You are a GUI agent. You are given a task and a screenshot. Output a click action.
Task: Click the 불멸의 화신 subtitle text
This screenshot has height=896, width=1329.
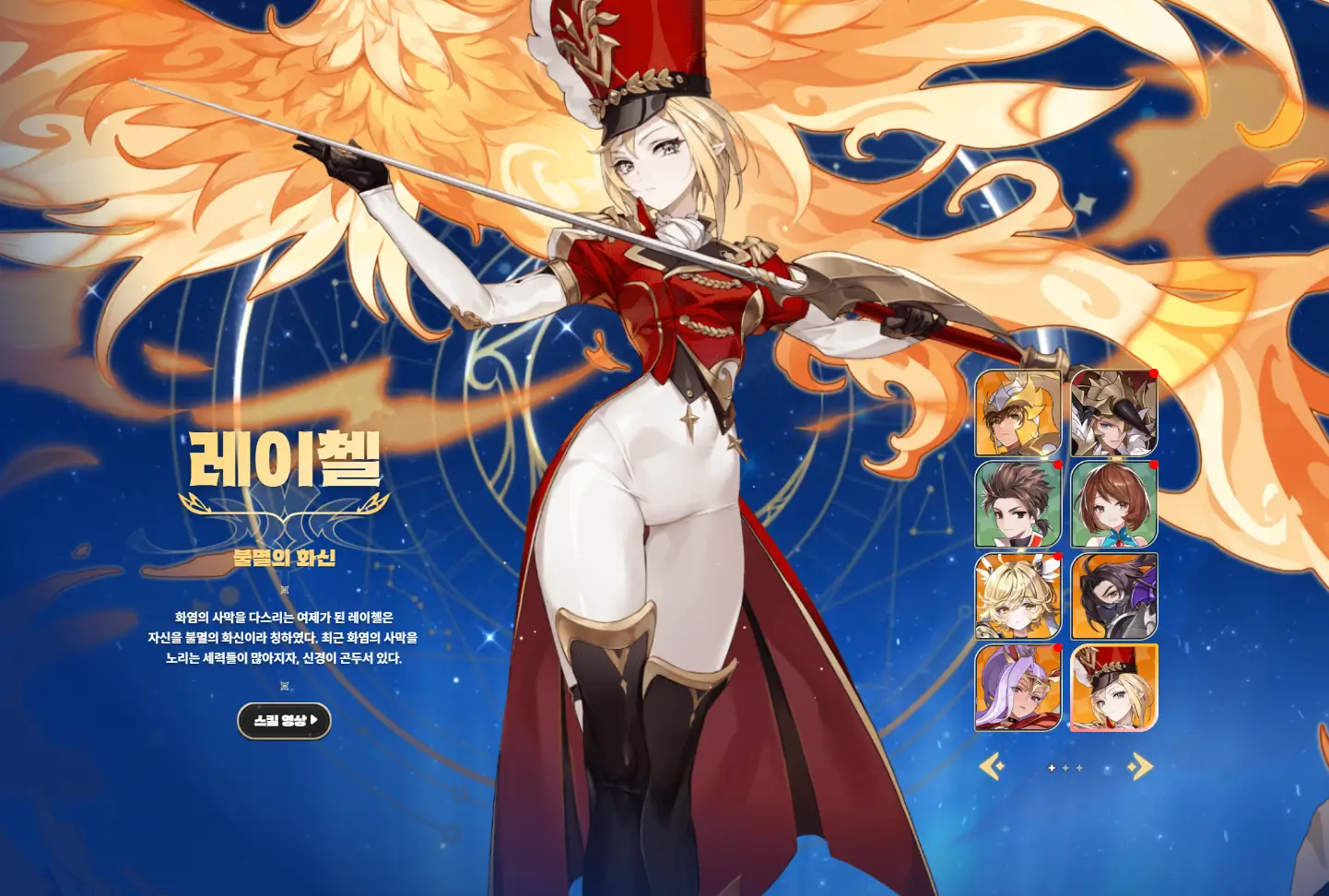click(x=283, y=556)
